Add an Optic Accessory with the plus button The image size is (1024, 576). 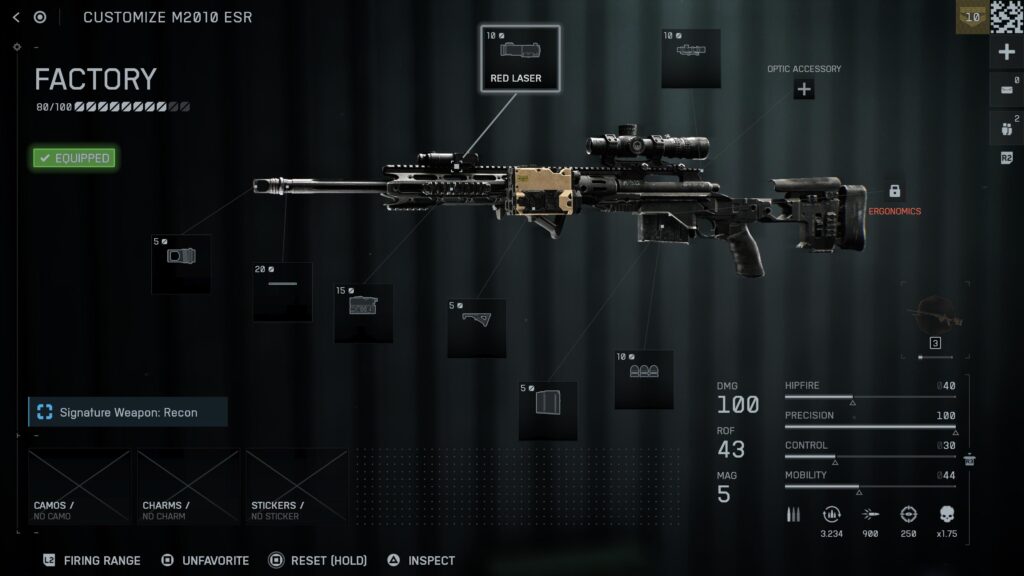tap(804, 89)
